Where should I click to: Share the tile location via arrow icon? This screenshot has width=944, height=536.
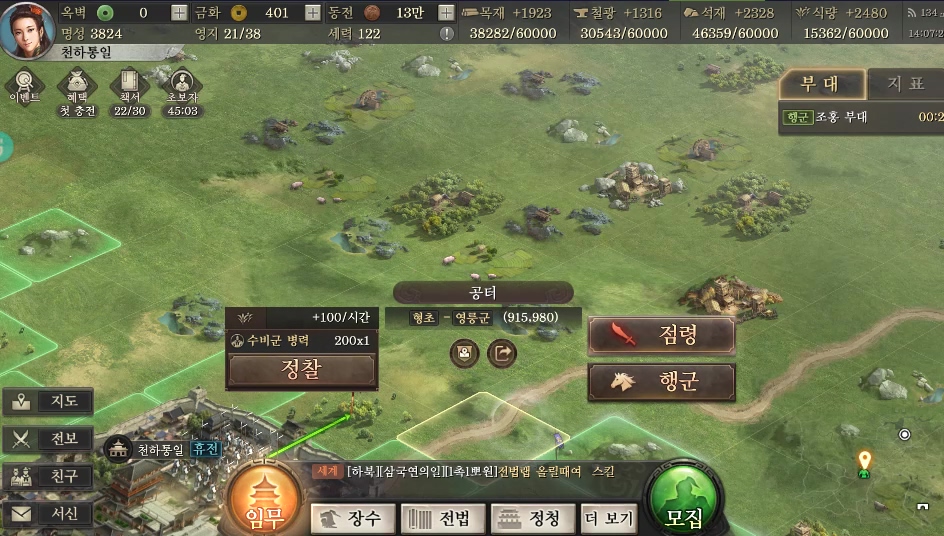[x=502, y=353]
